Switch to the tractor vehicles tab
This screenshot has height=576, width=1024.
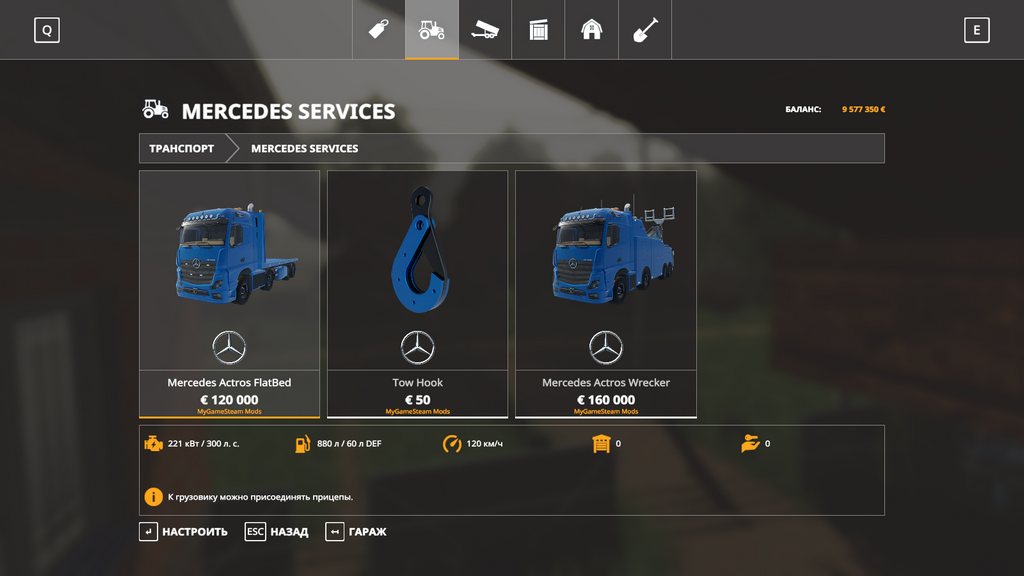[432, 30]
